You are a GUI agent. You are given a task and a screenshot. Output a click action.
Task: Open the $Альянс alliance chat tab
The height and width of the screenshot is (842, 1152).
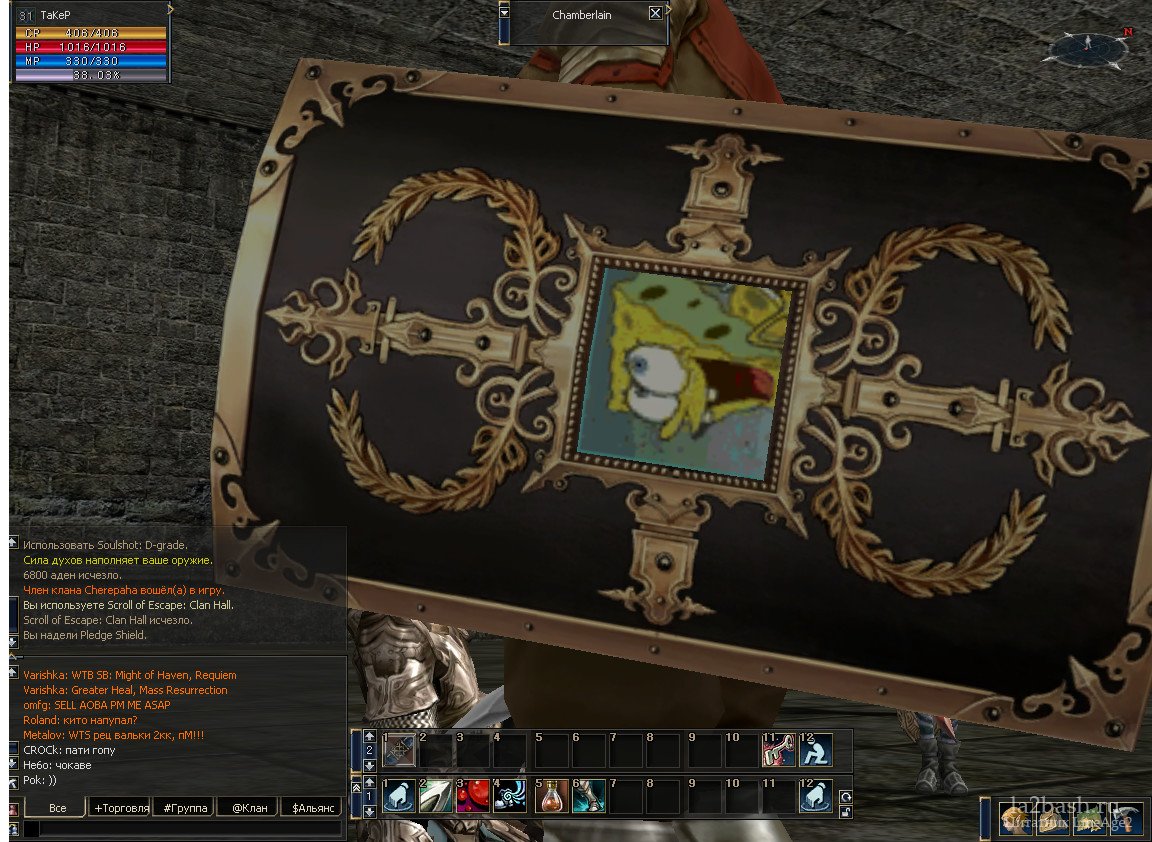311,807
